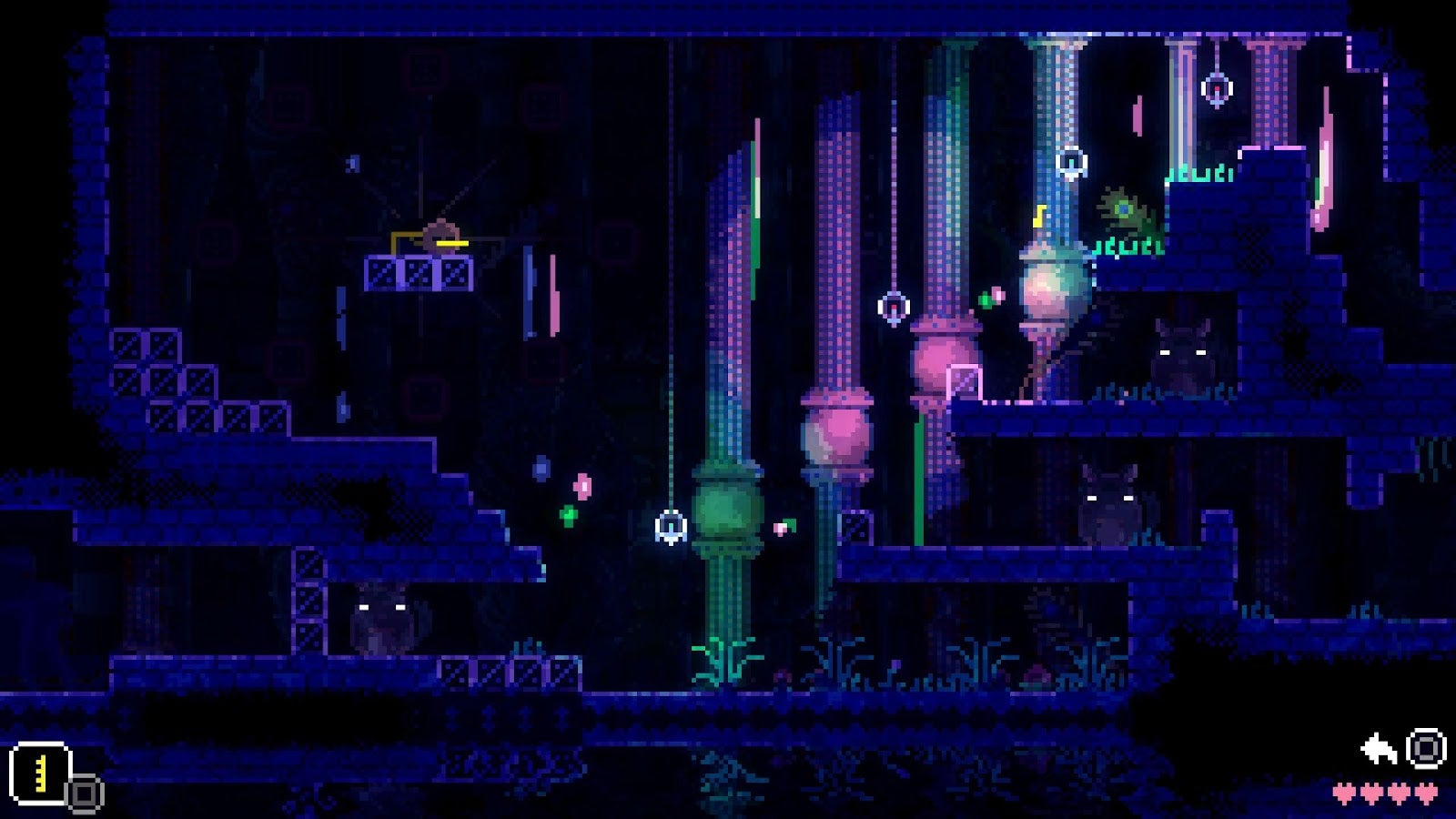Click the cat creature on the right ledge
The width and height of the screenshot is (1456, 819).
1183,355
